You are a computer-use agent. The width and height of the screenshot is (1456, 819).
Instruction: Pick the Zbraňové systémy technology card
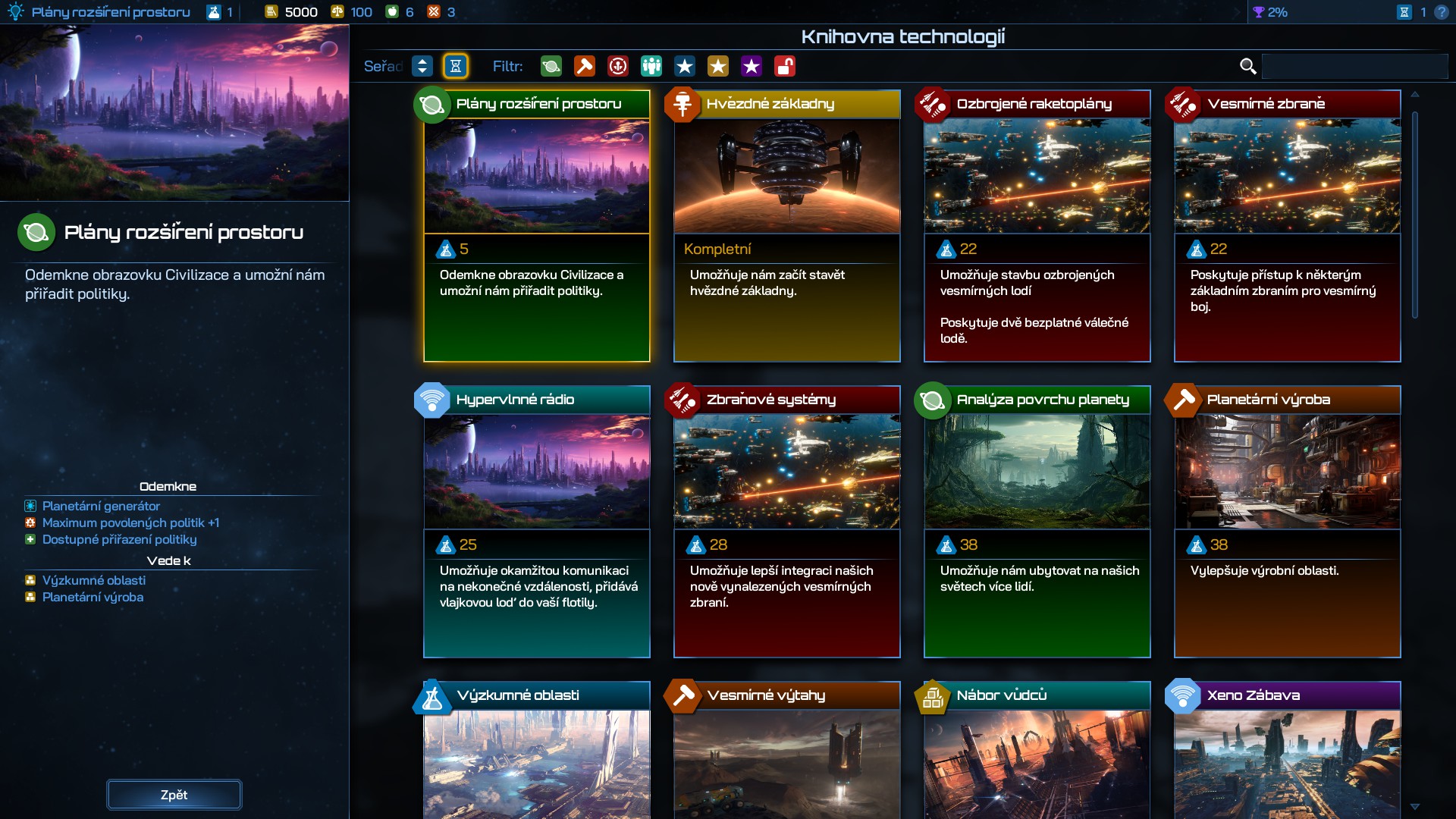pos(786,522)
